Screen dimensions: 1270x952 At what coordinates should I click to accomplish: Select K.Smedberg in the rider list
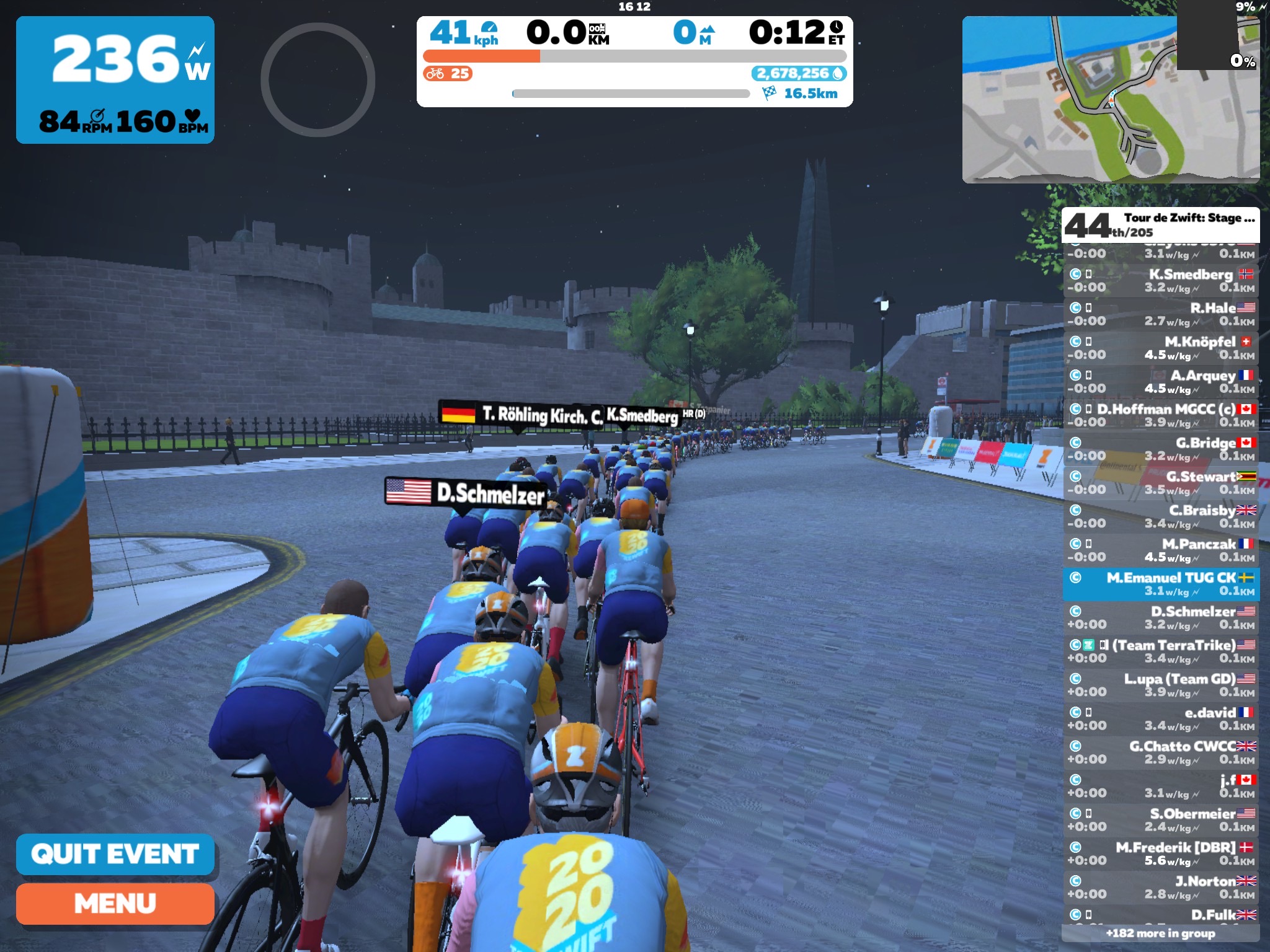(x=1161, y=281)
